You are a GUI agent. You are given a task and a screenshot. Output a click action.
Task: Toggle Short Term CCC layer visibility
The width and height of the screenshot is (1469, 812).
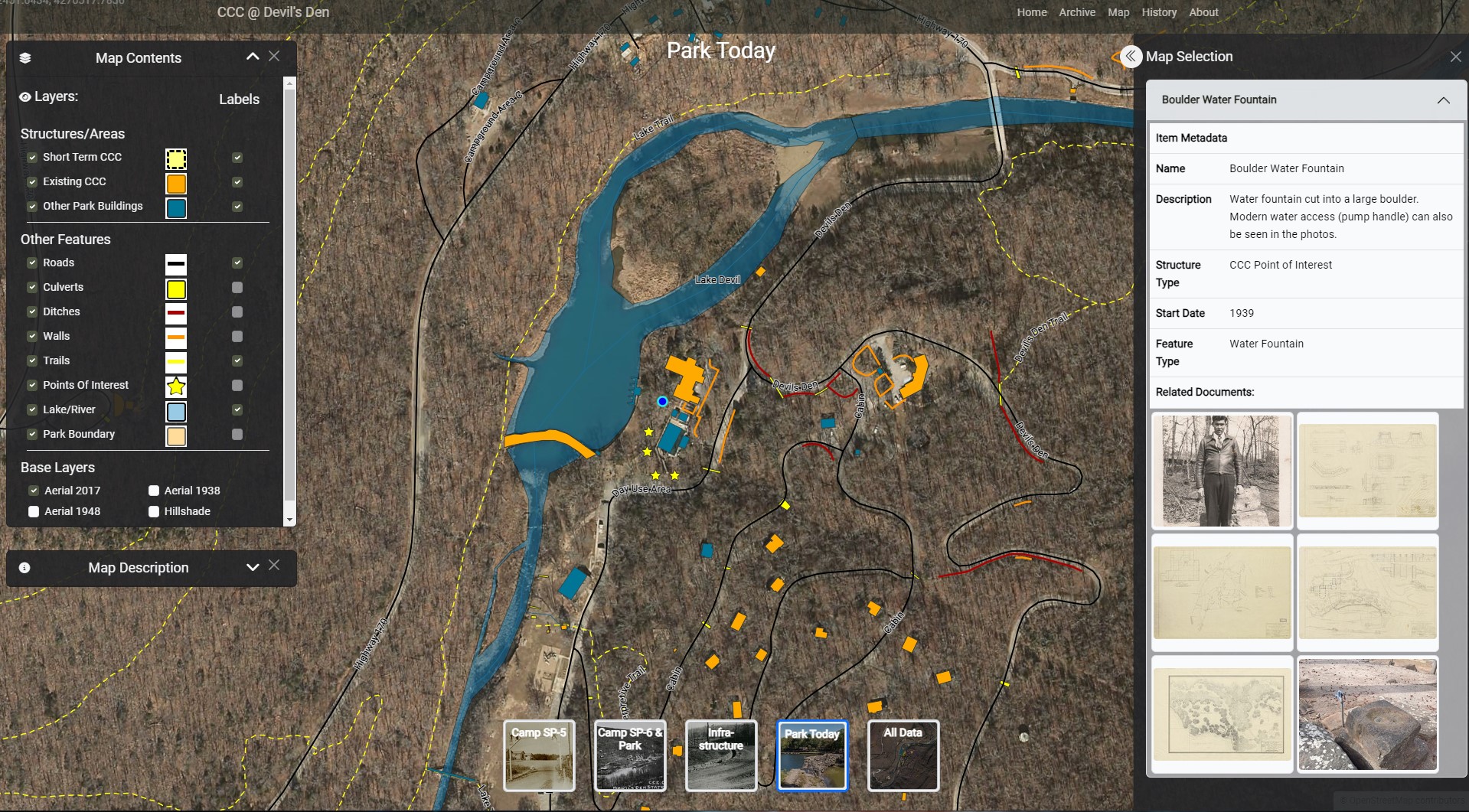[x=32, y=157]
